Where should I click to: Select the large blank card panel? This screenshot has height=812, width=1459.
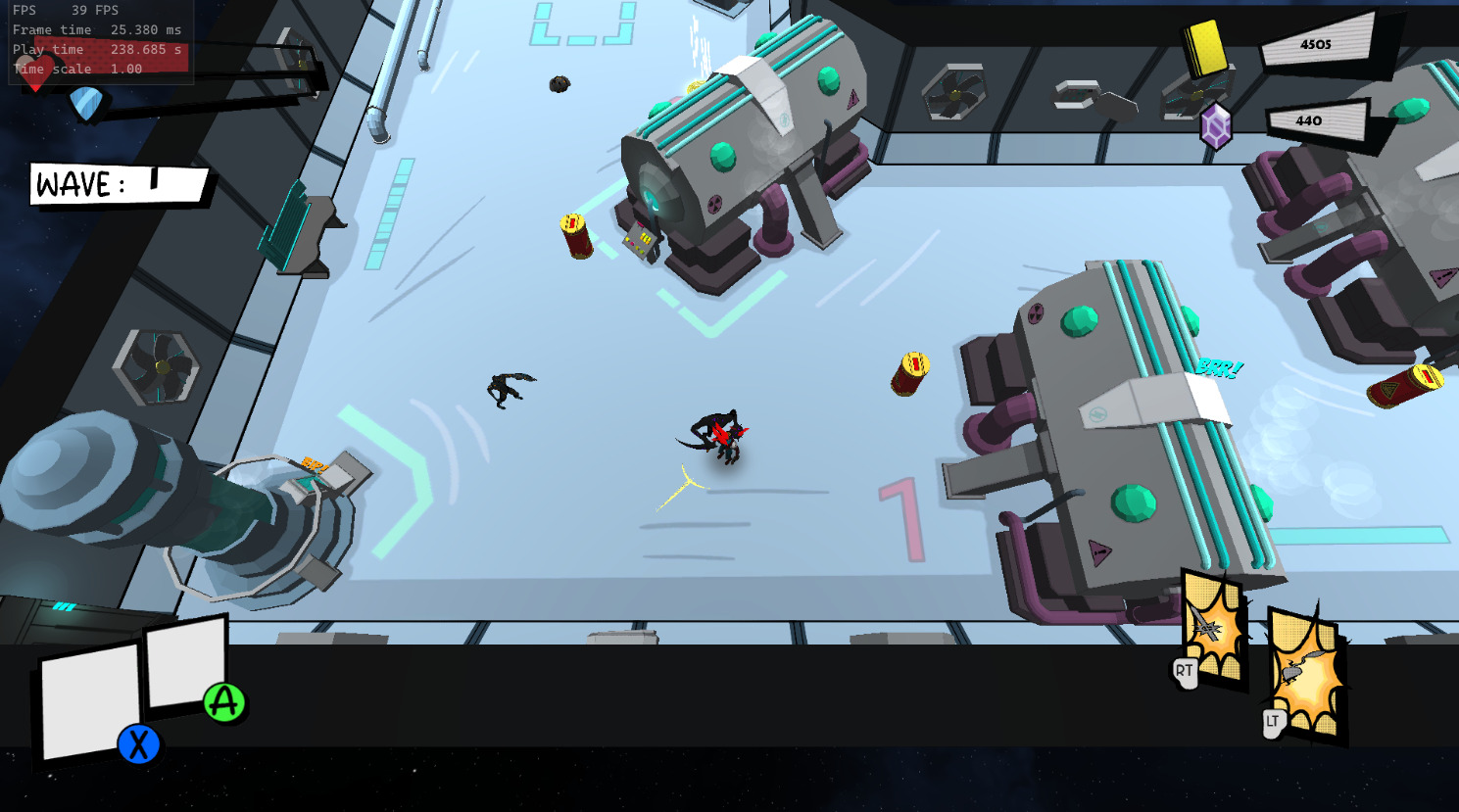pos(89,699)
